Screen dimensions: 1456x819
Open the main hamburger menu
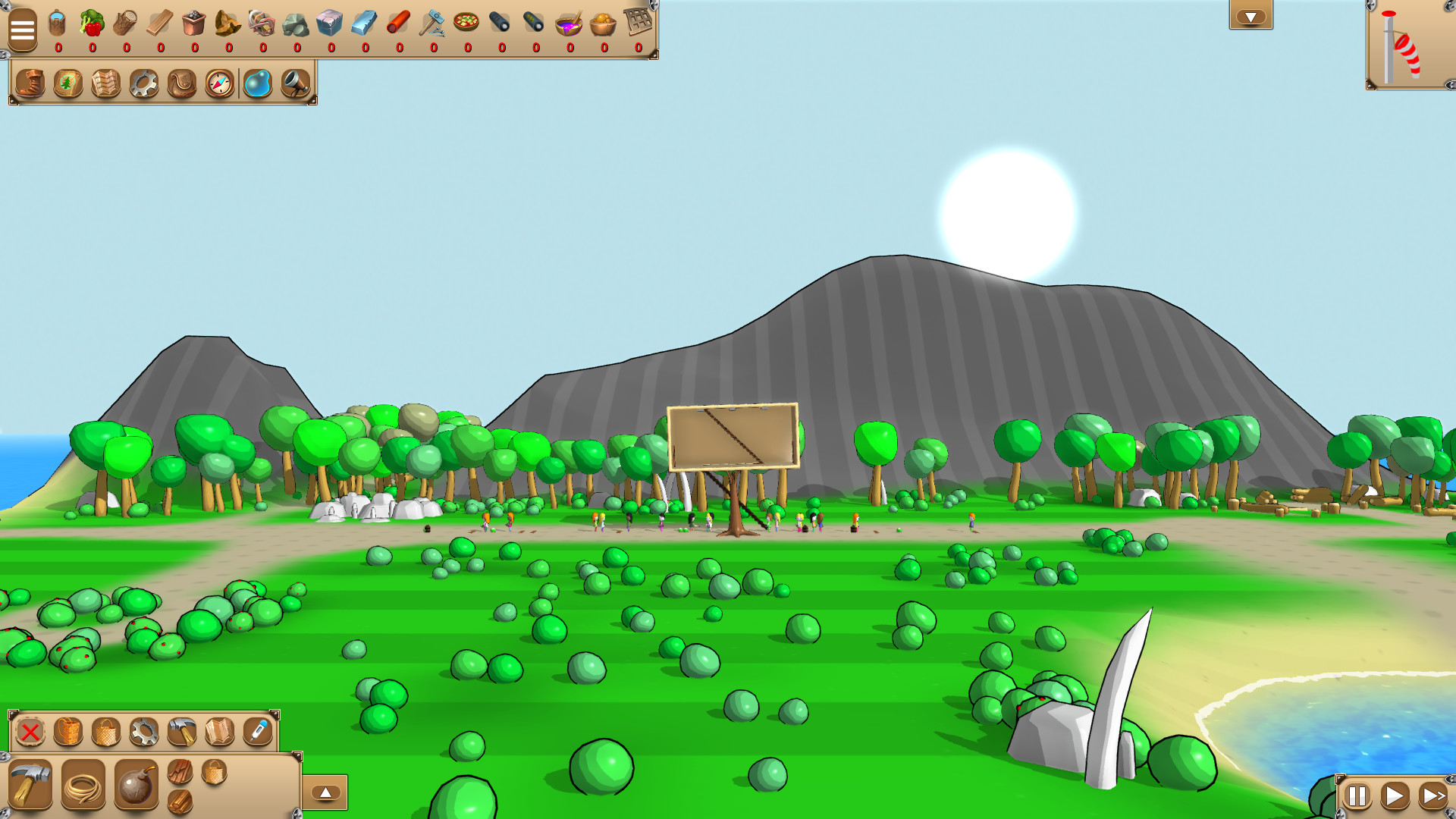pos(23,30)
